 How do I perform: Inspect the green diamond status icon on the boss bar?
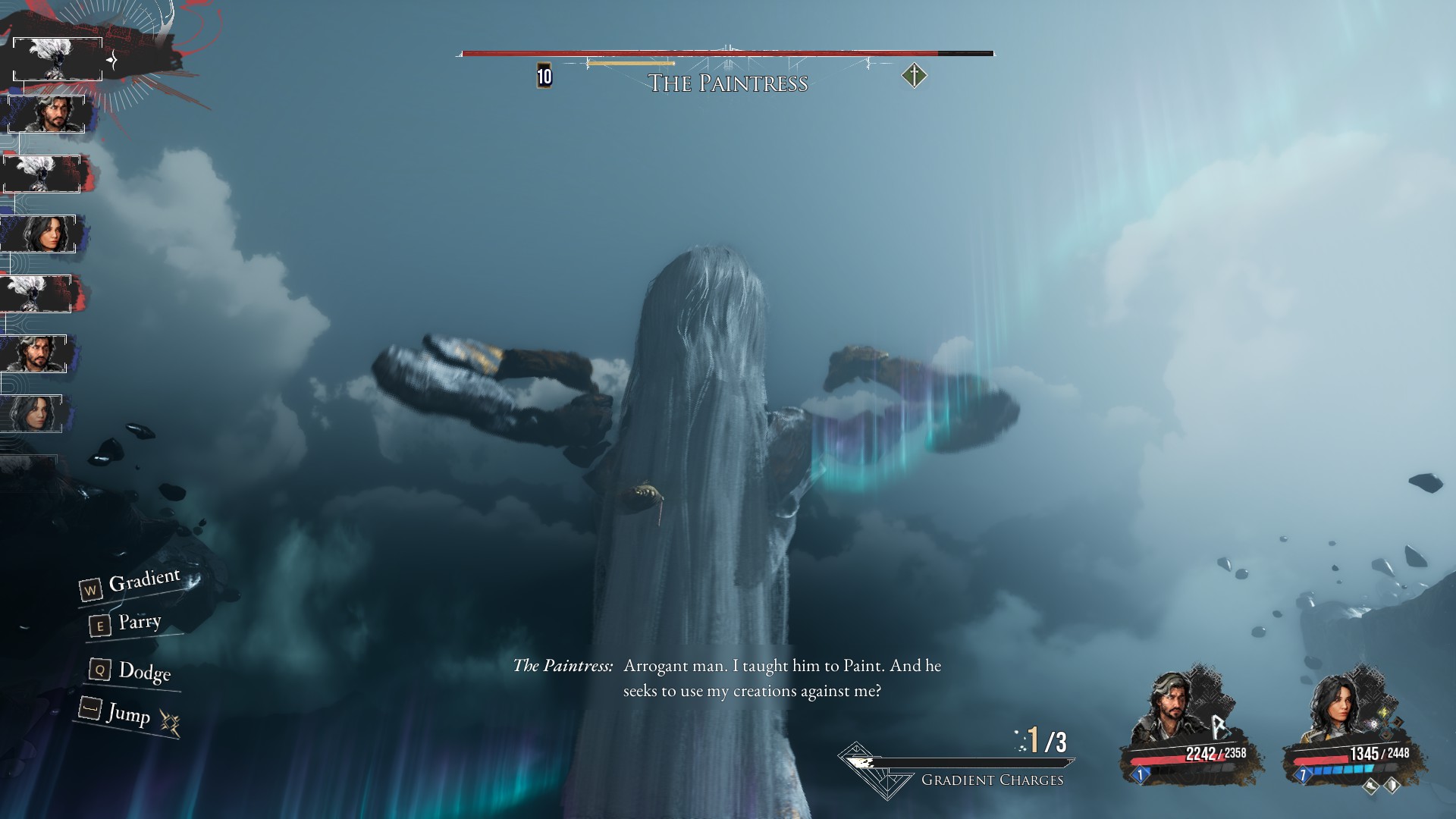(914, 76)
